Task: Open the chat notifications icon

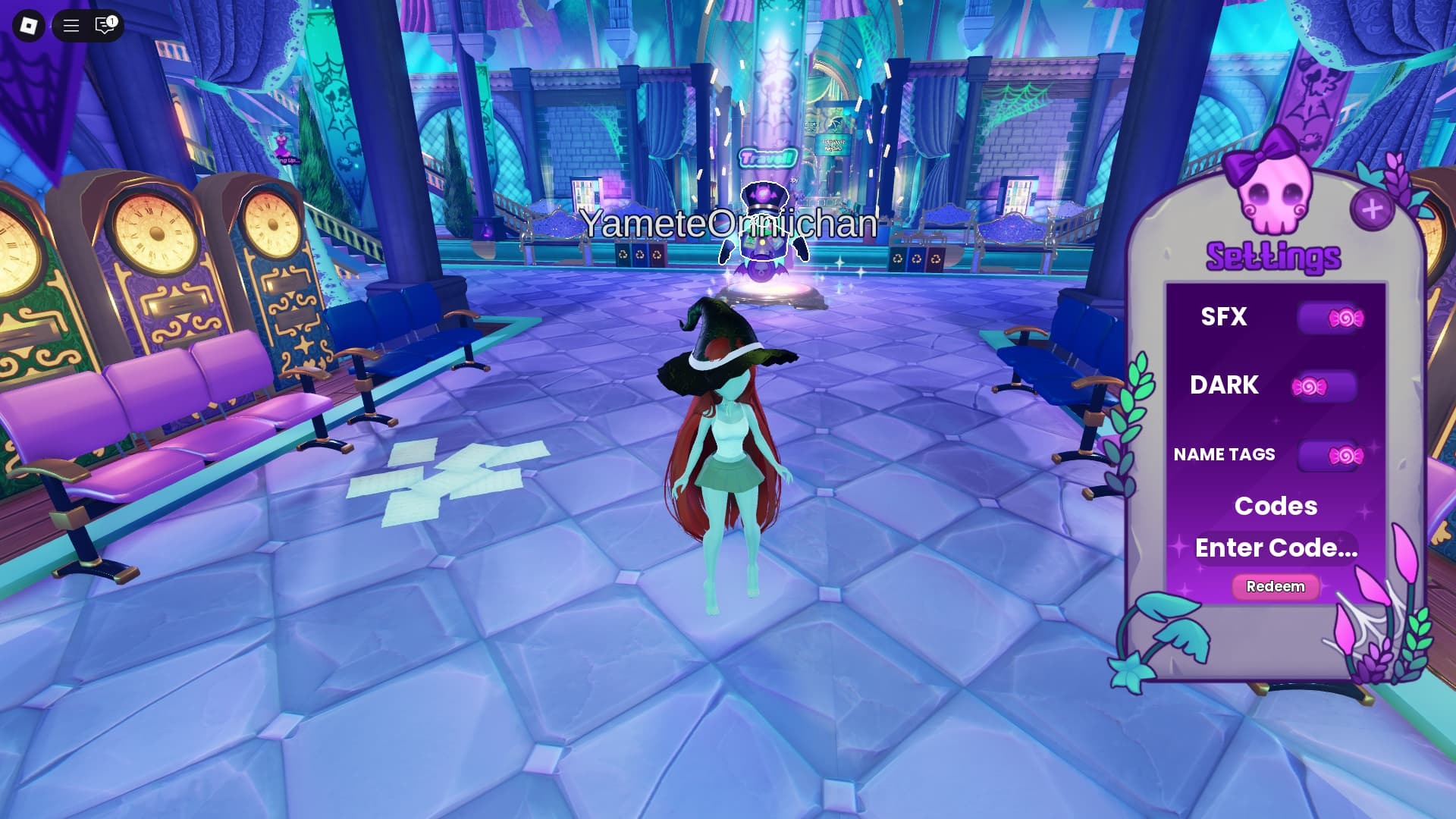Action: click(105, 26)
